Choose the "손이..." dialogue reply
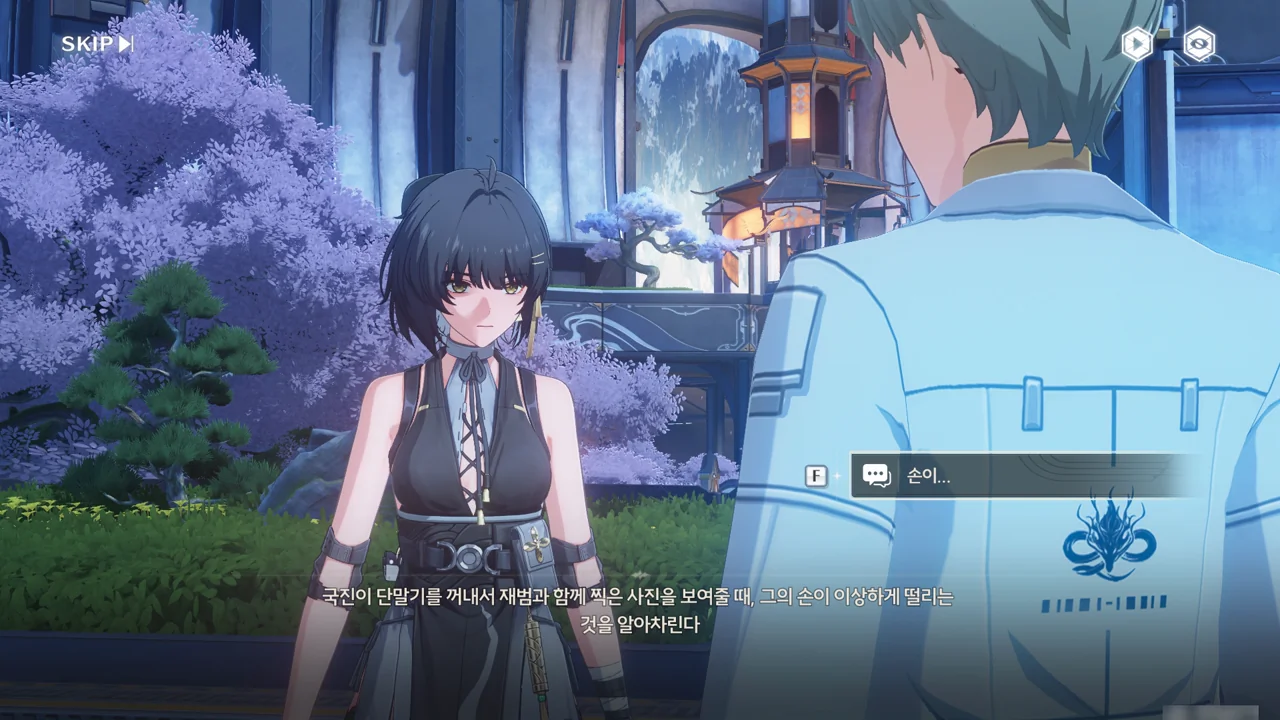Image resolution: width=1280 pixels, height=720 pixels. pyautogui.click(x=1025, y=476)
